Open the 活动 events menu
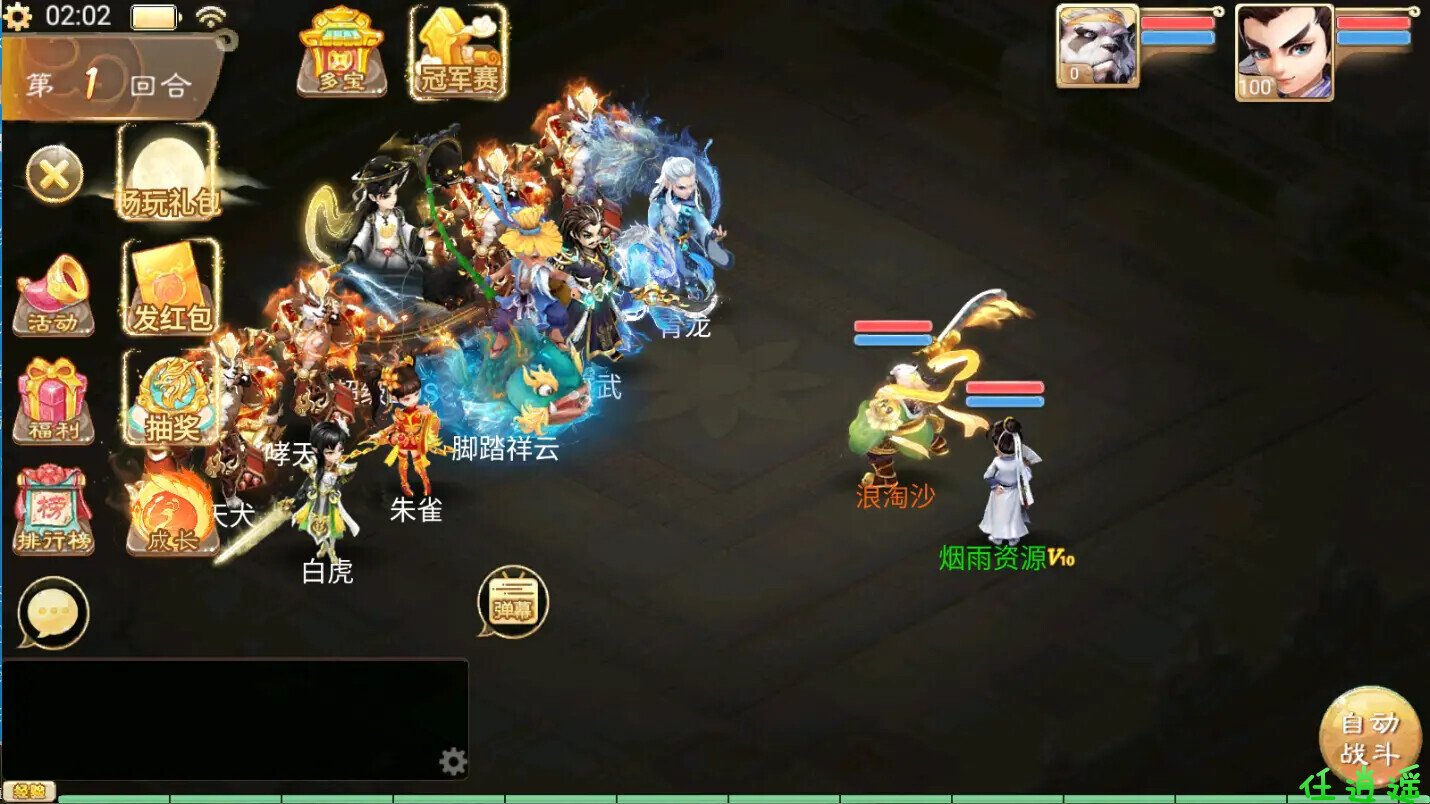1430x804 pixels. tap(54, 294)
